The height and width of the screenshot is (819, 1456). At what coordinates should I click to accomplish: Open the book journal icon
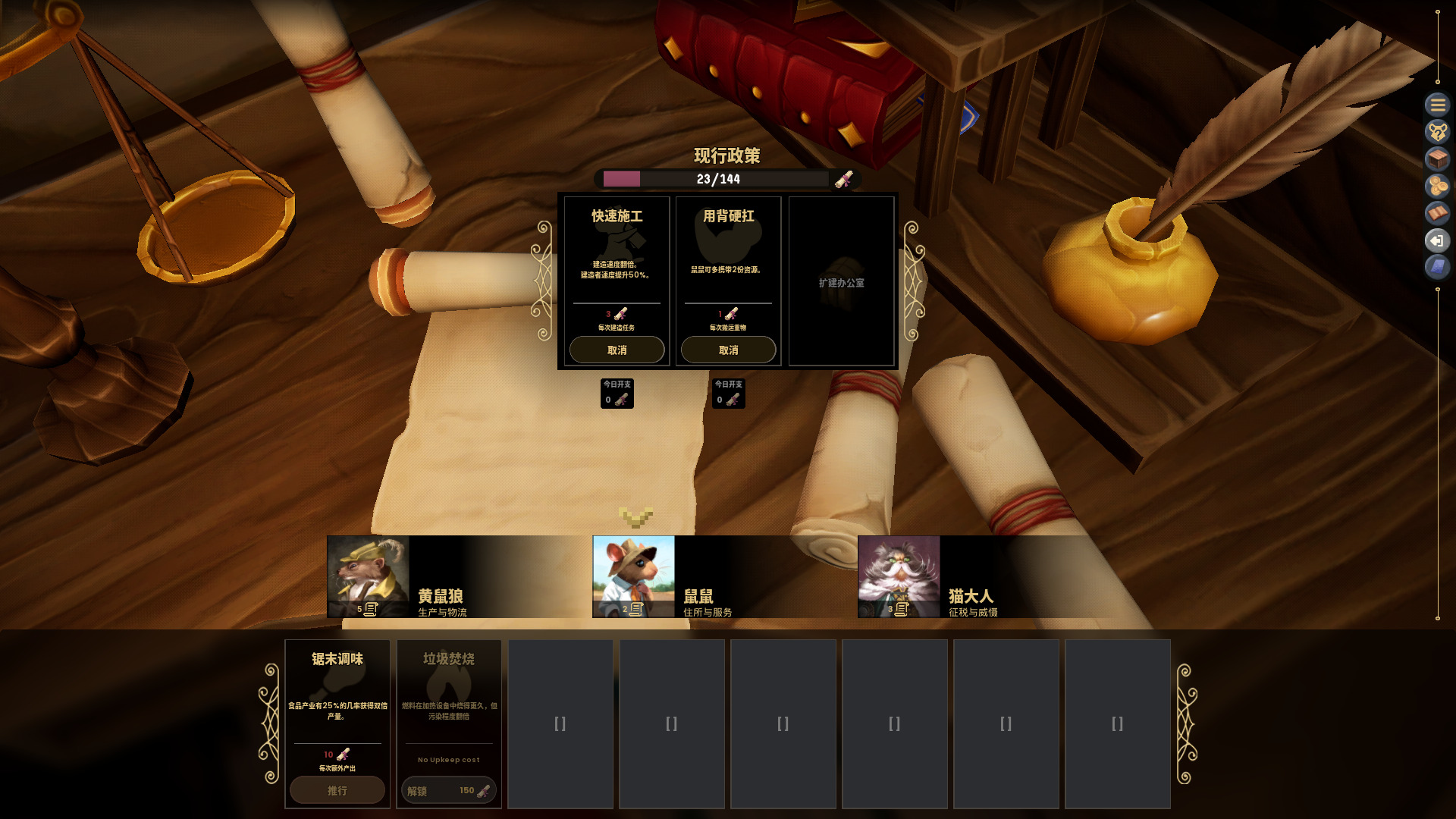[1437, 214]
